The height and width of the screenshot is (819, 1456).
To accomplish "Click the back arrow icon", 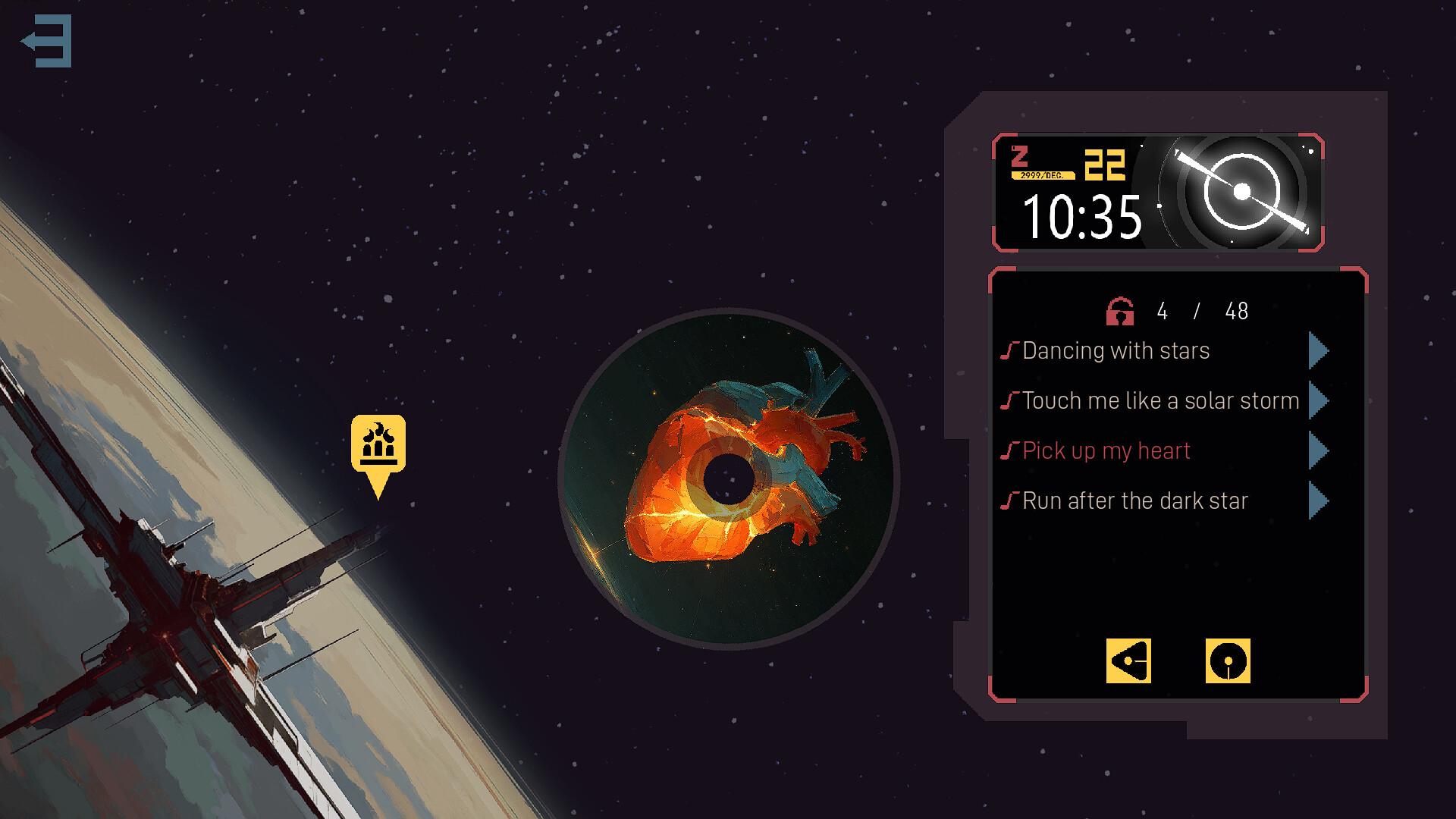I will [x=47, y=41].
